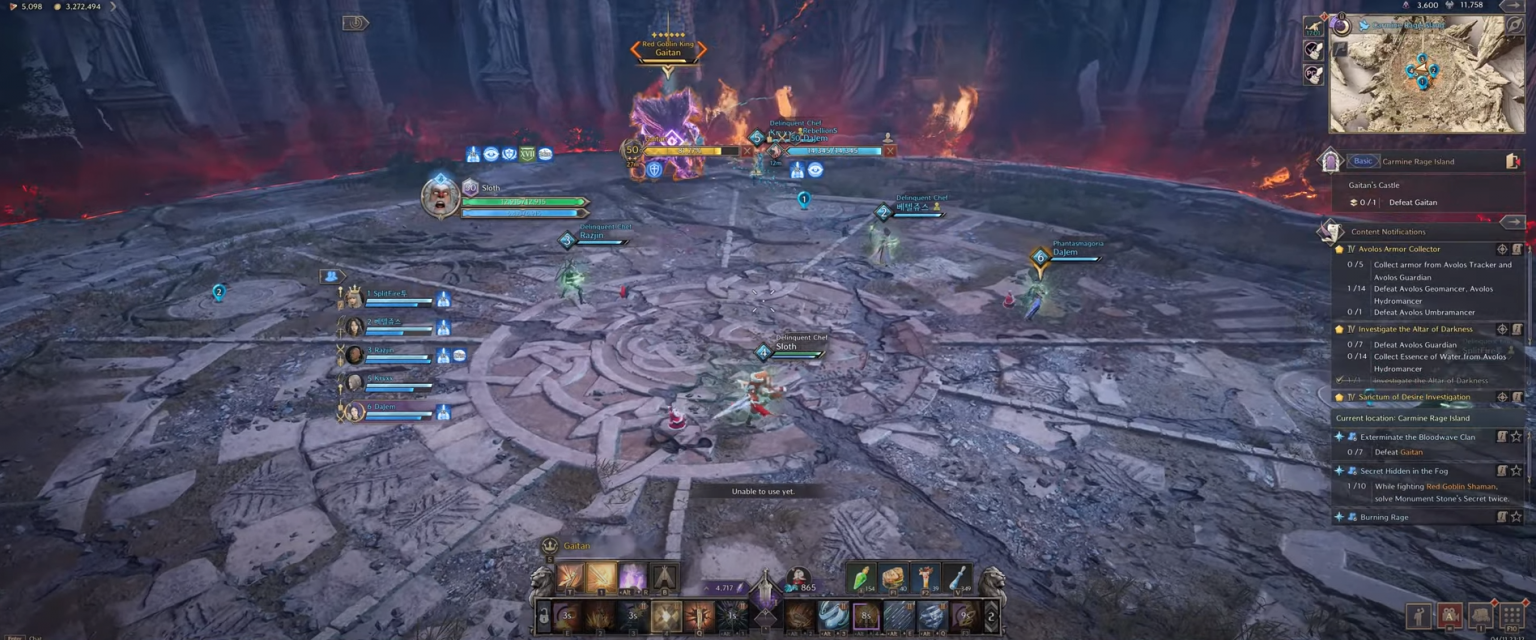Use the bread food item slot

click(x=892, y=578)
